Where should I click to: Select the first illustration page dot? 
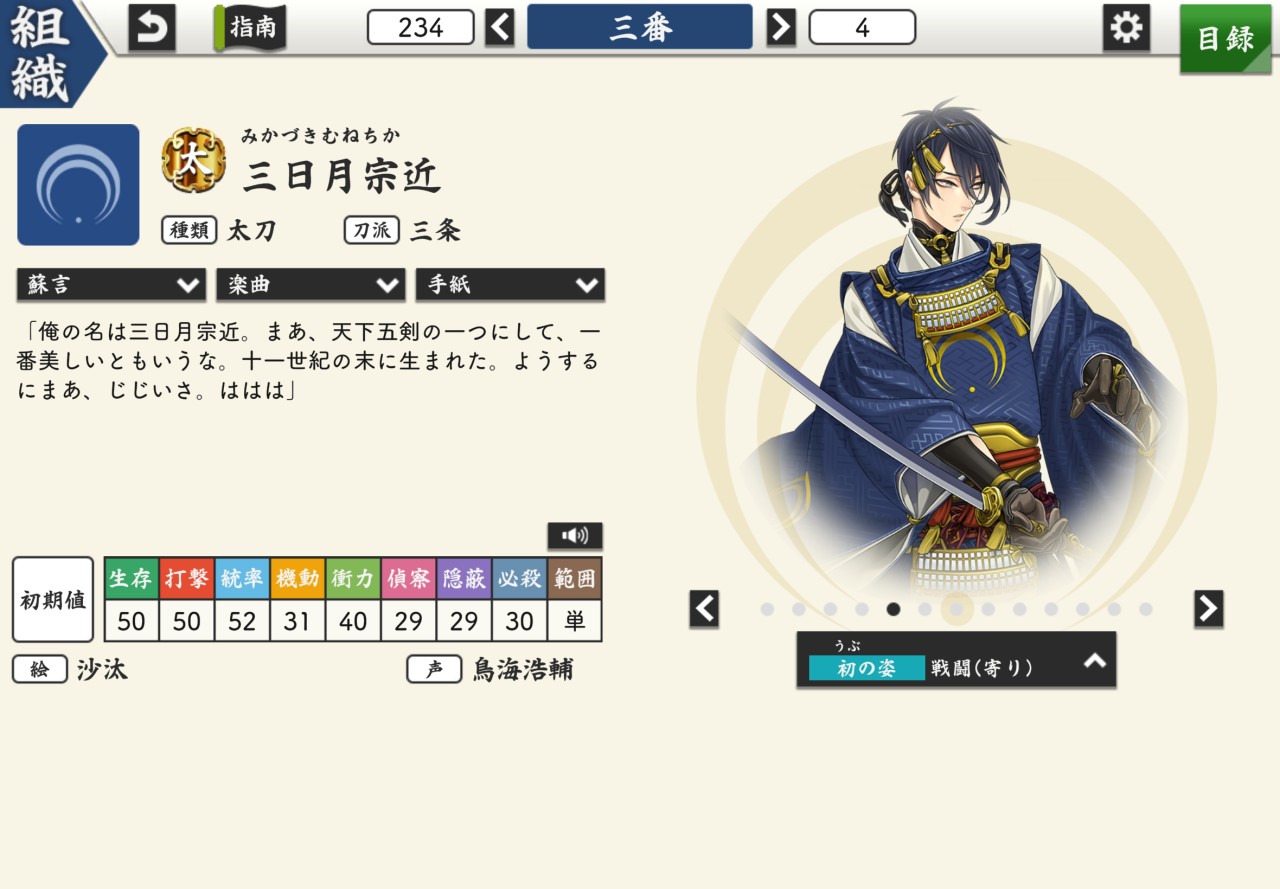(x=767, y=609)
